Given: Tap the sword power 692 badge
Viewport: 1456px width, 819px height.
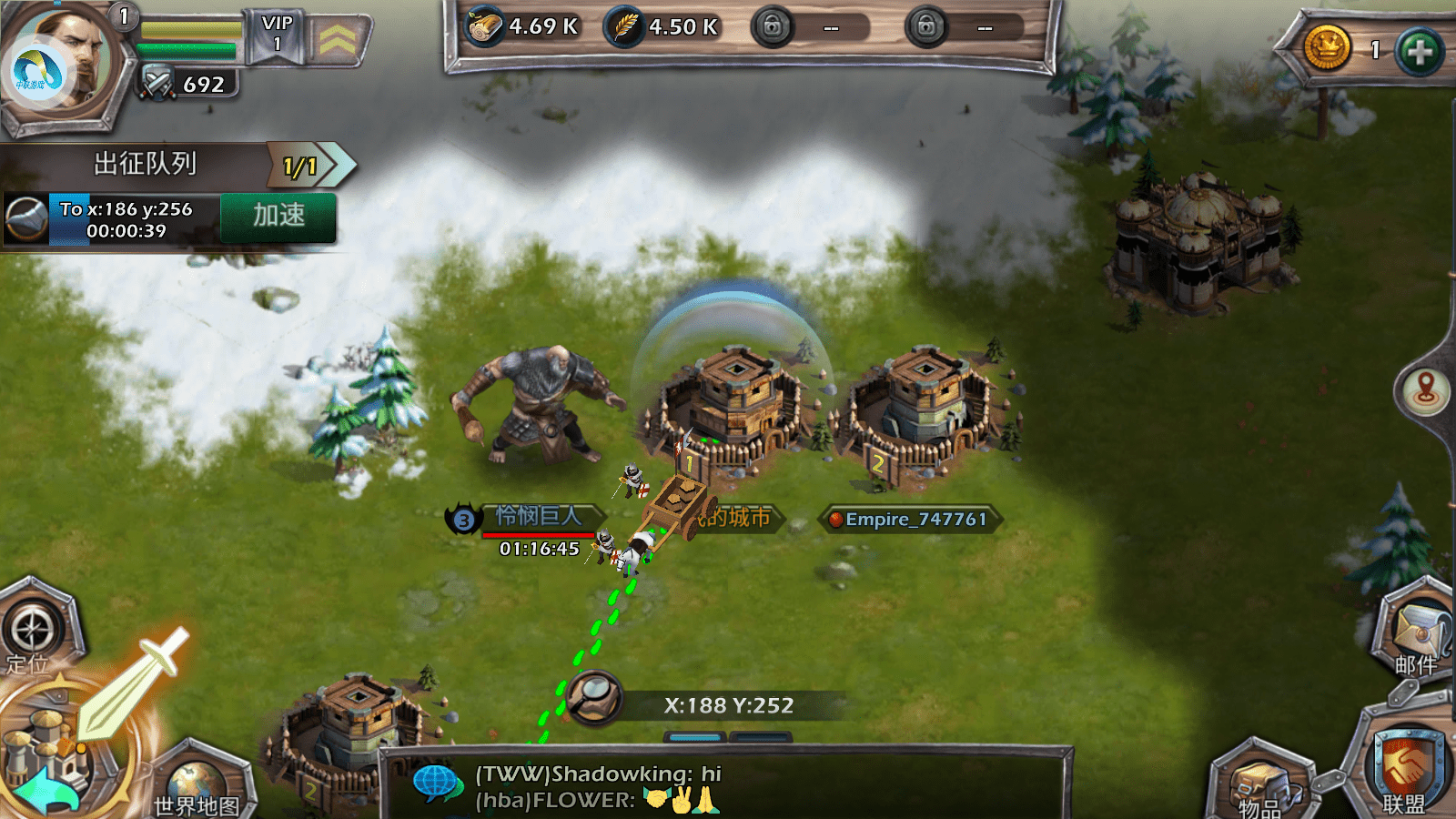Looking at the screenshot, I should (187, 85).
